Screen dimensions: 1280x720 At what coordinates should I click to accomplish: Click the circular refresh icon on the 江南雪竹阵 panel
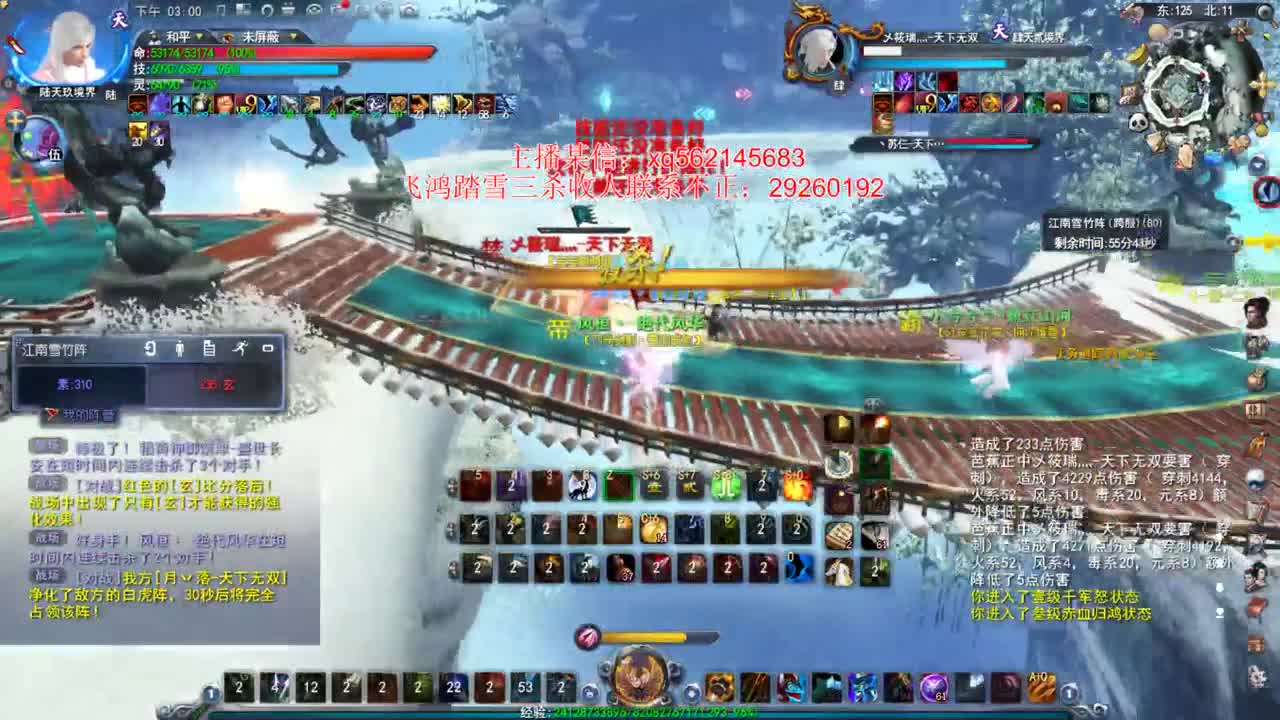point(150,349)
